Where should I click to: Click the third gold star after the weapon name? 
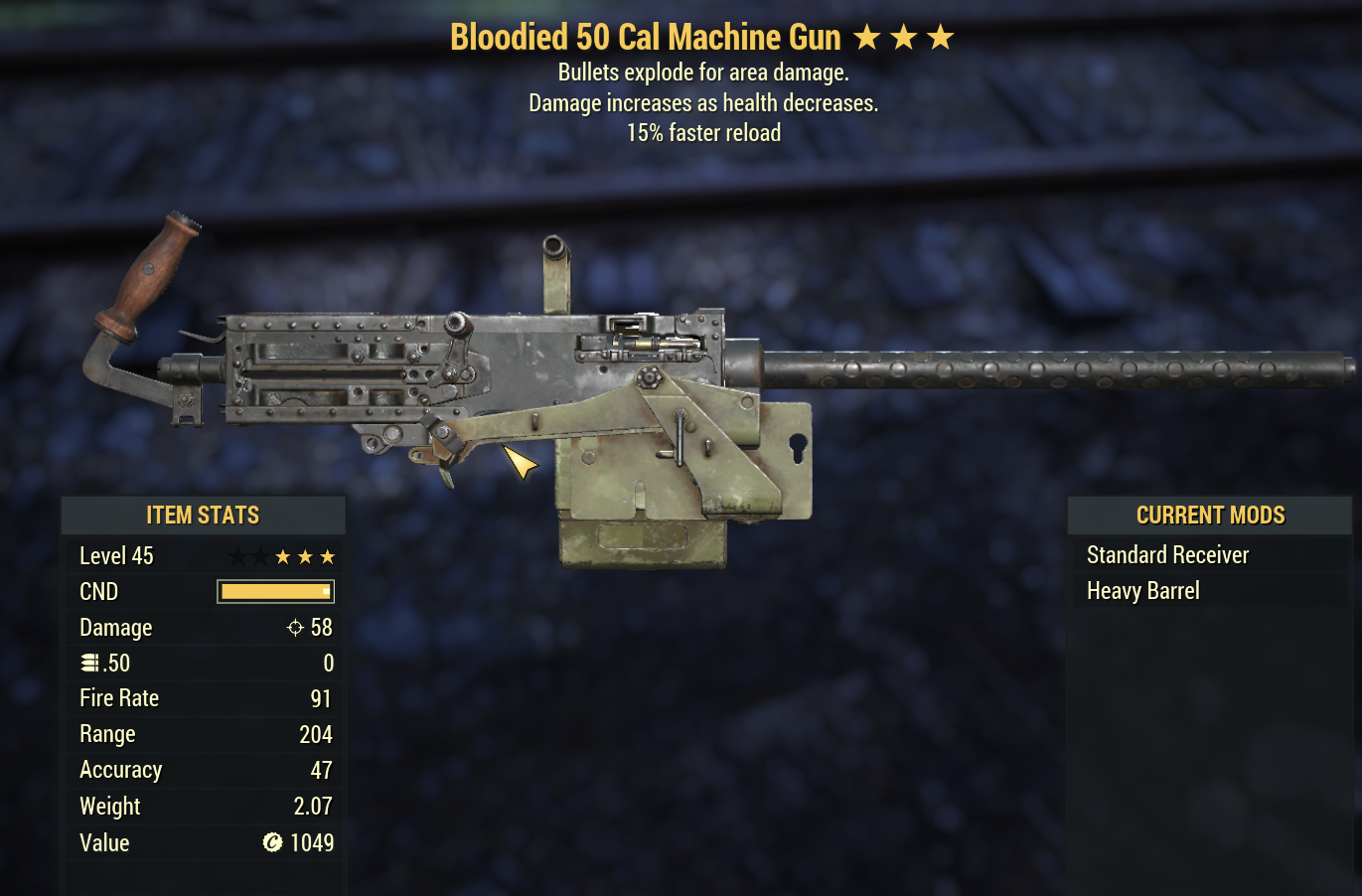938,36
